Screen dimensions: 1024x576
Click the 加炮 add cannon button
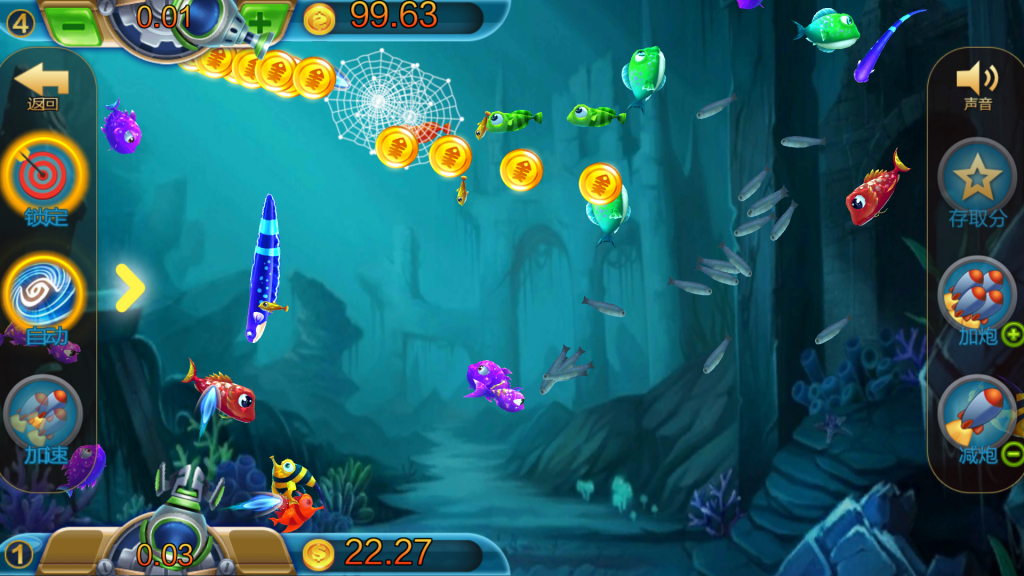pos(978,298)
